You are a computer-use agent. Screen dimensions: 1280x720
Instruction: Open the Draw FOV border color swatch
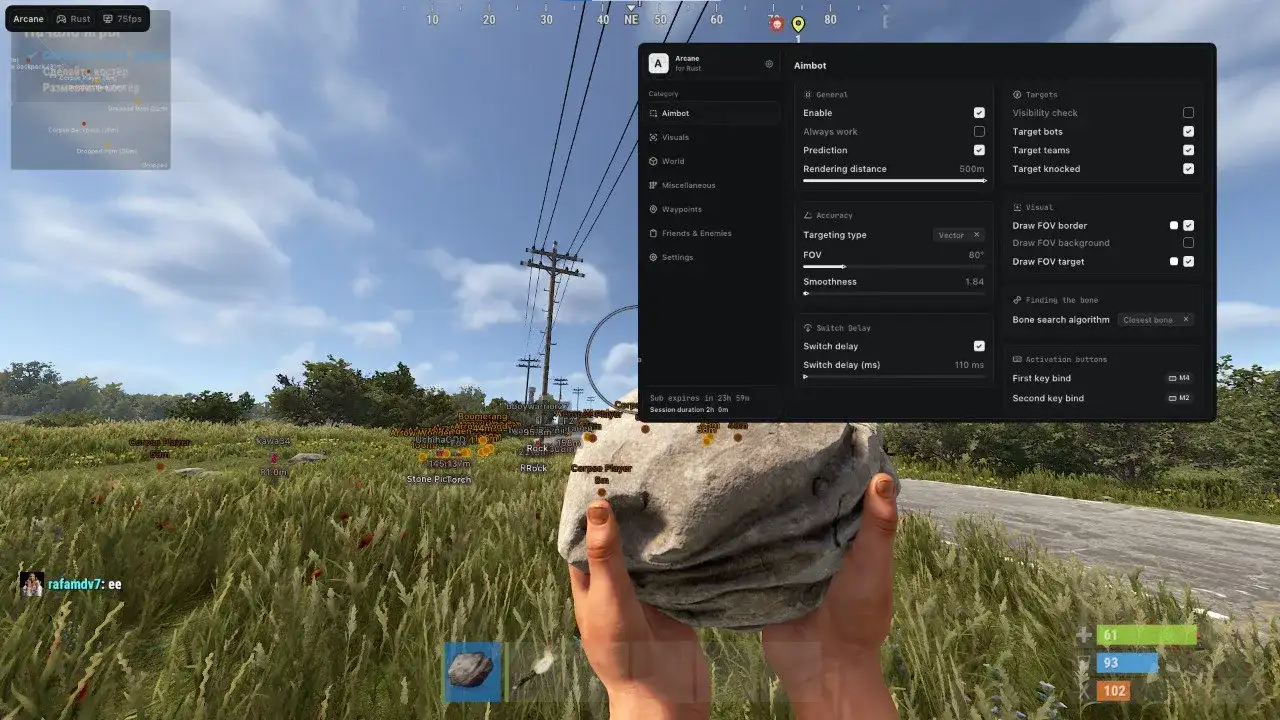[1172, 225]
